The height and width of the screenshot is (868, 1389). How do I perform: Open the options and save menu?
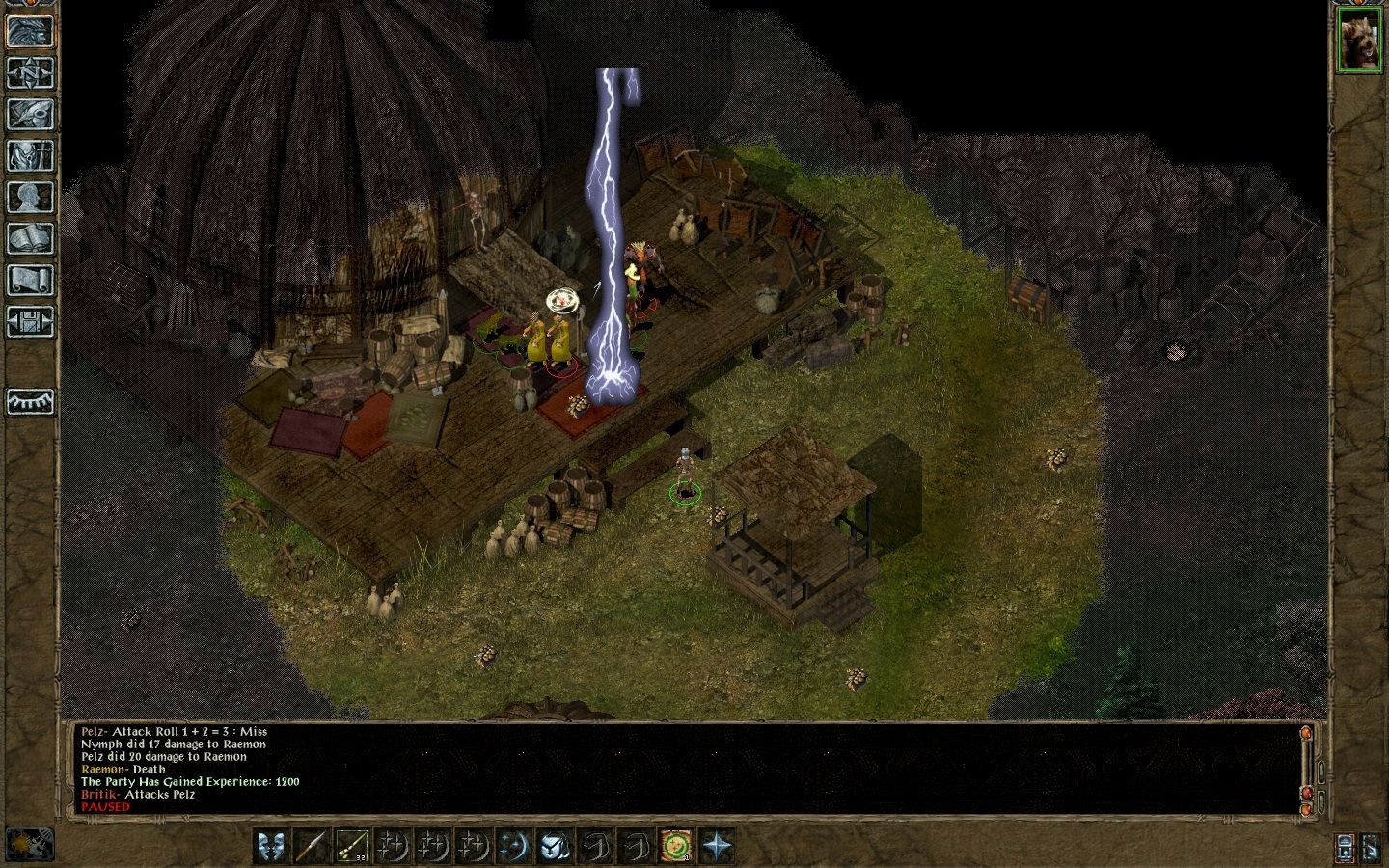tap(30, 320)
